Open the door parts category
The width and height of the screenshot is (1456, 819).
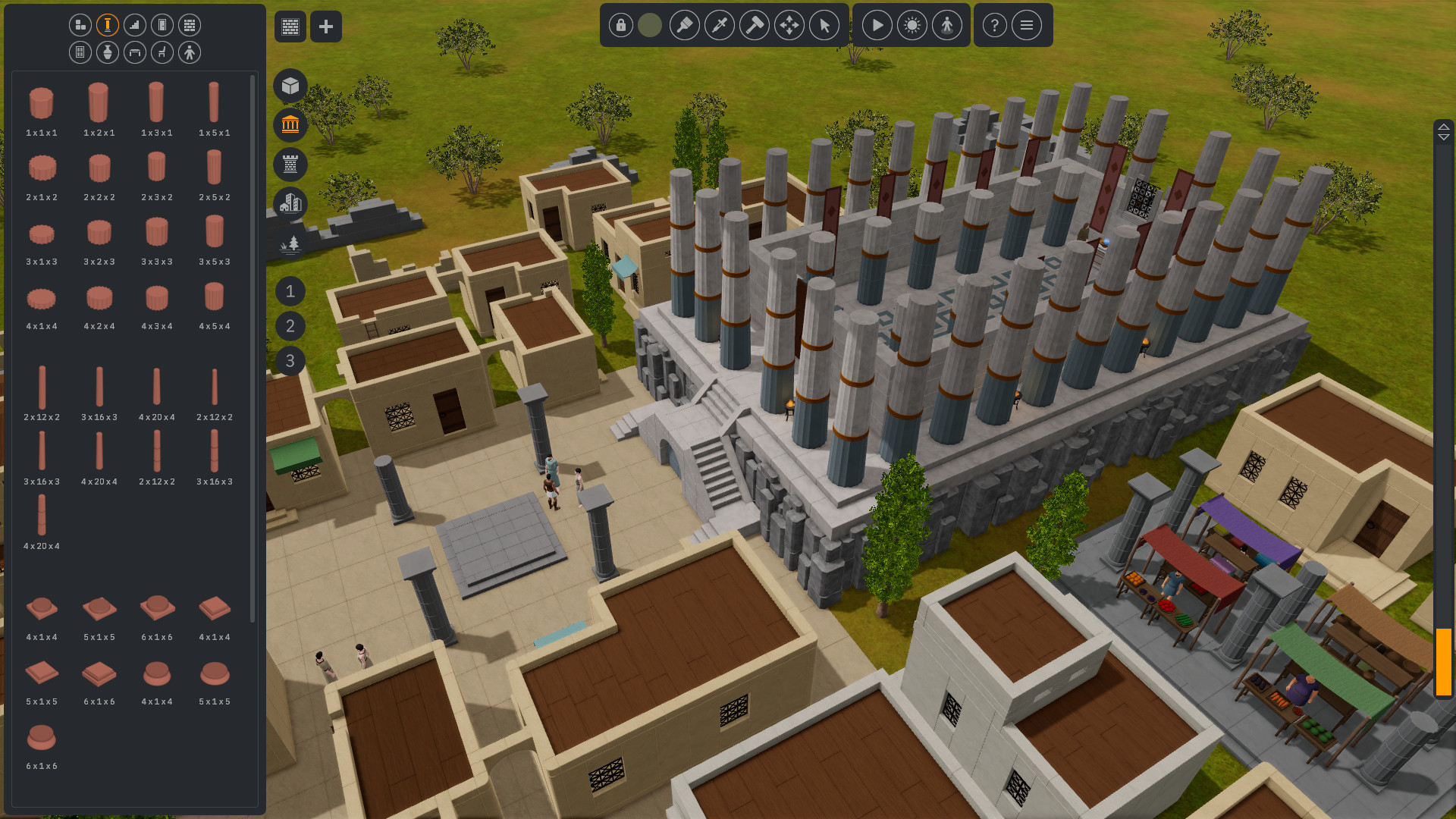tap(162, 24)
